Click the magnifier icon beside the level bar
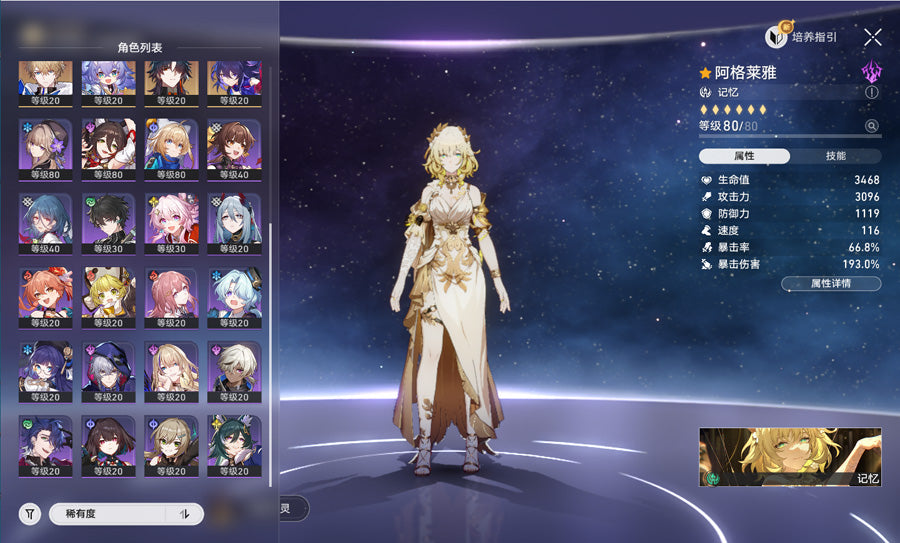This screenshot has width=900, height=543. (x=872, y=126)
